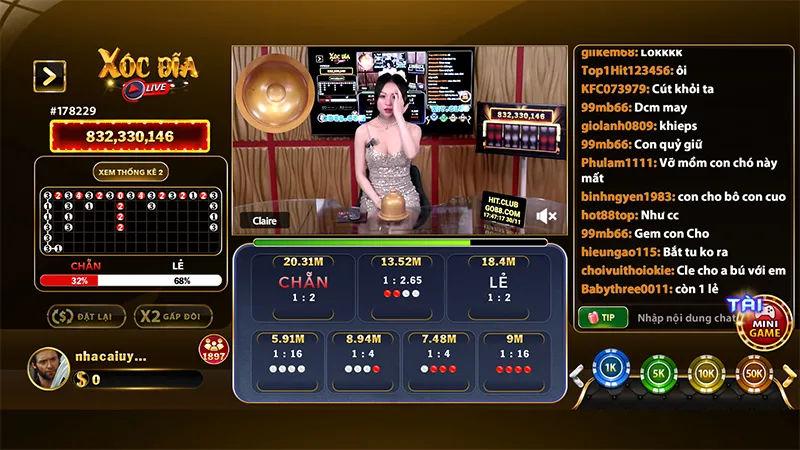Bet on one white, three red tile
Image resolution: width=800 pixels, height=450 pixels.
pos(439,356)
